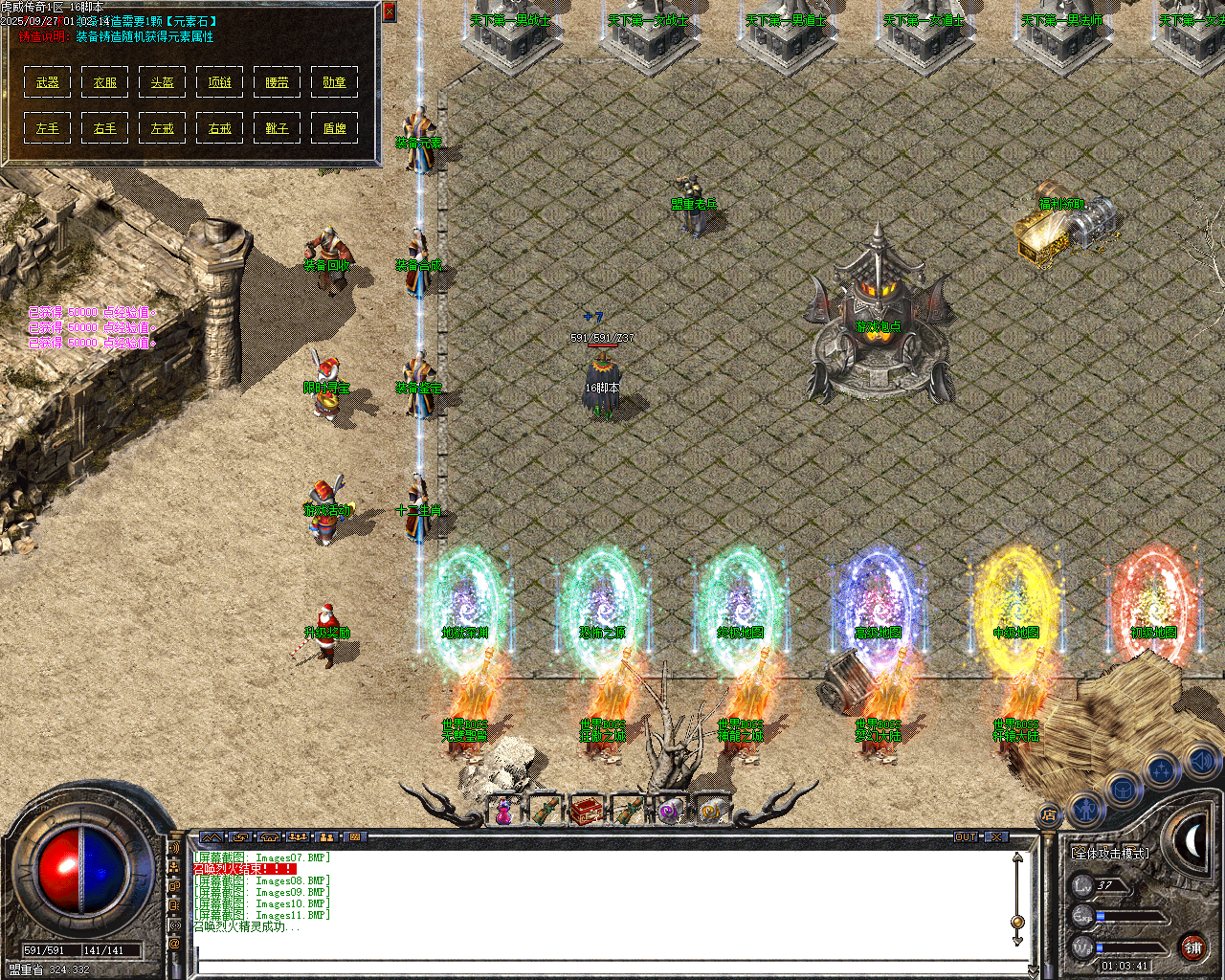
Task: Click the 武器 forging button
Action: (x=47, y=81)
